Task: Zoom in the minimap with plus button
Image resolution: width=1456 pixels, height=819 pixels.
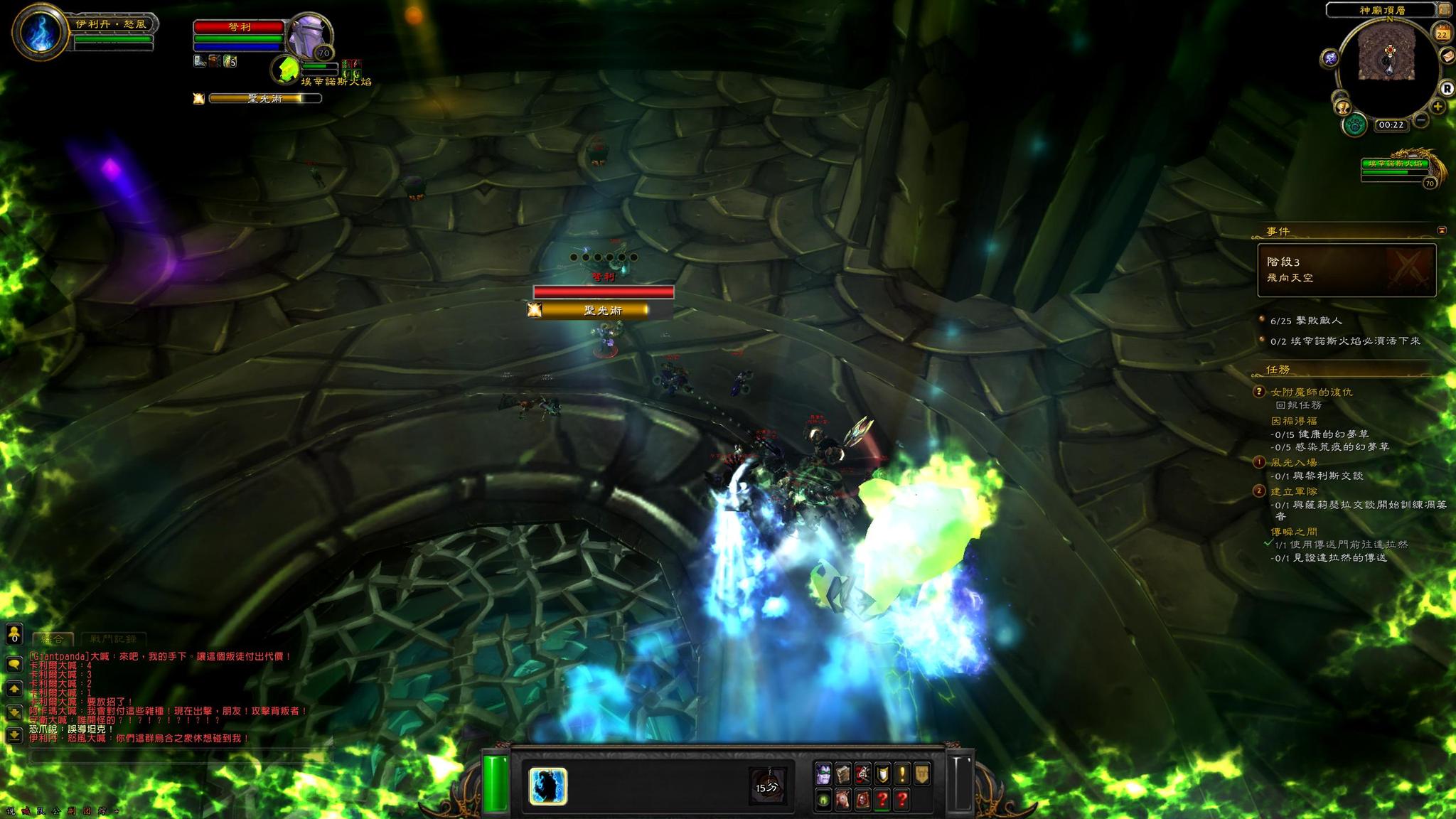Action: click(1438, 107)
